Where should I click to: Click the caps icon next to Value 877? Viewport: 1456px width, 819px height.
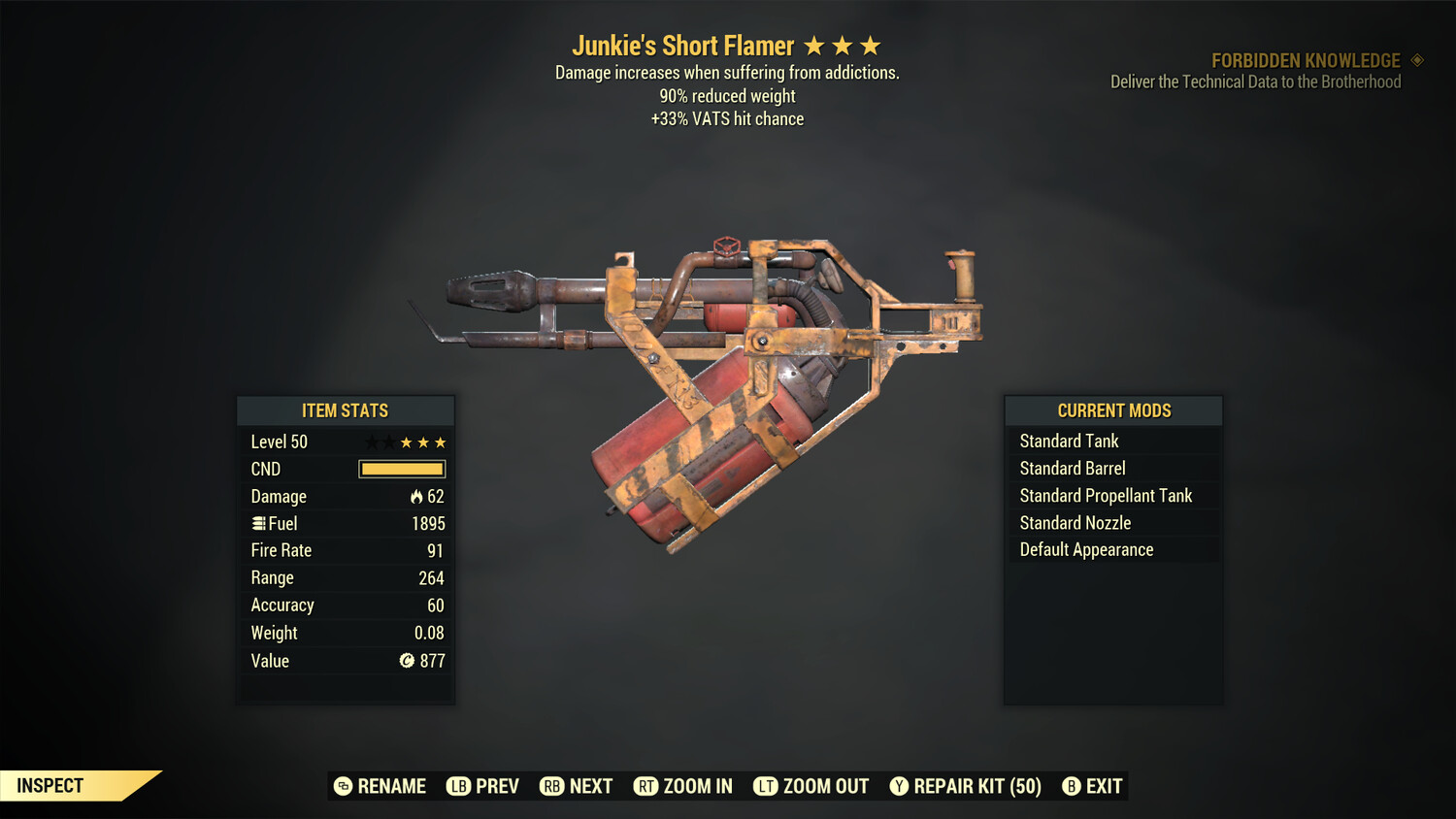(x=406, y=661)
